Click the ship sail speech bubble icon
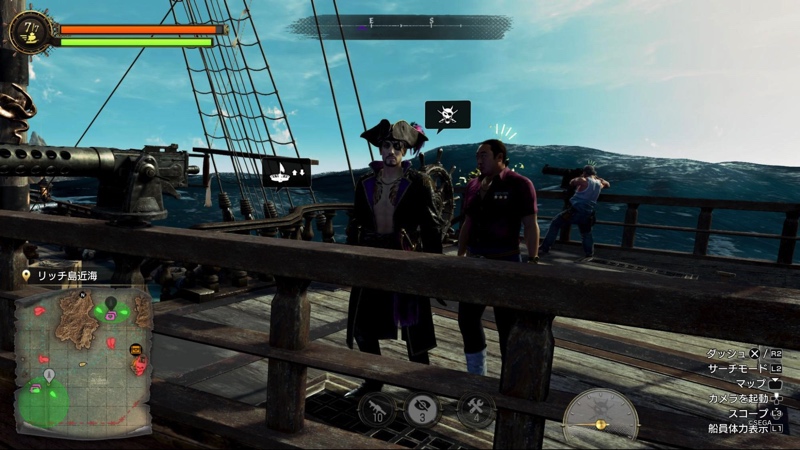Screen dimensions: 800x450 click(287, 172)
